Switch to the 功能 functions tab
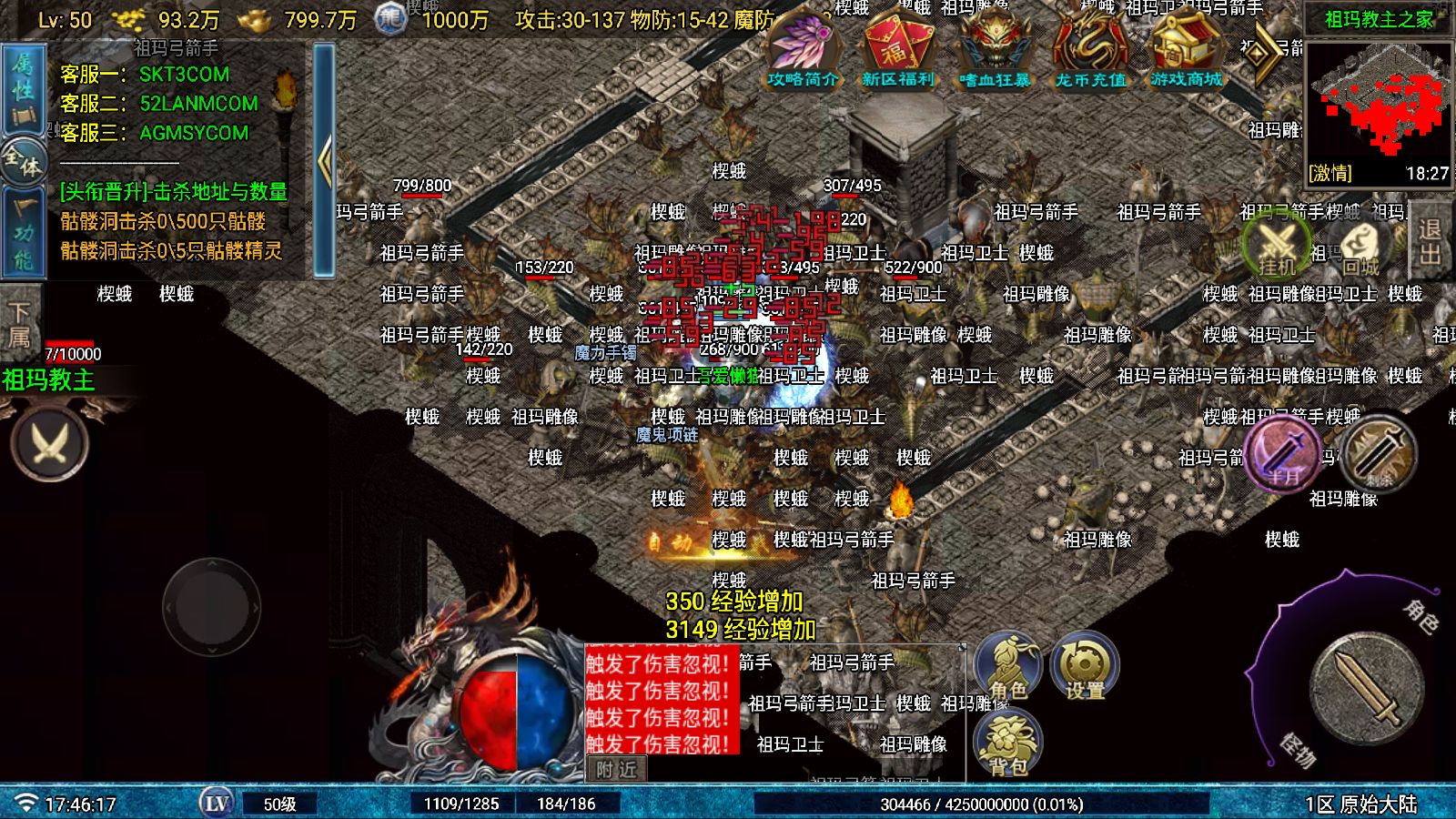 23,235
